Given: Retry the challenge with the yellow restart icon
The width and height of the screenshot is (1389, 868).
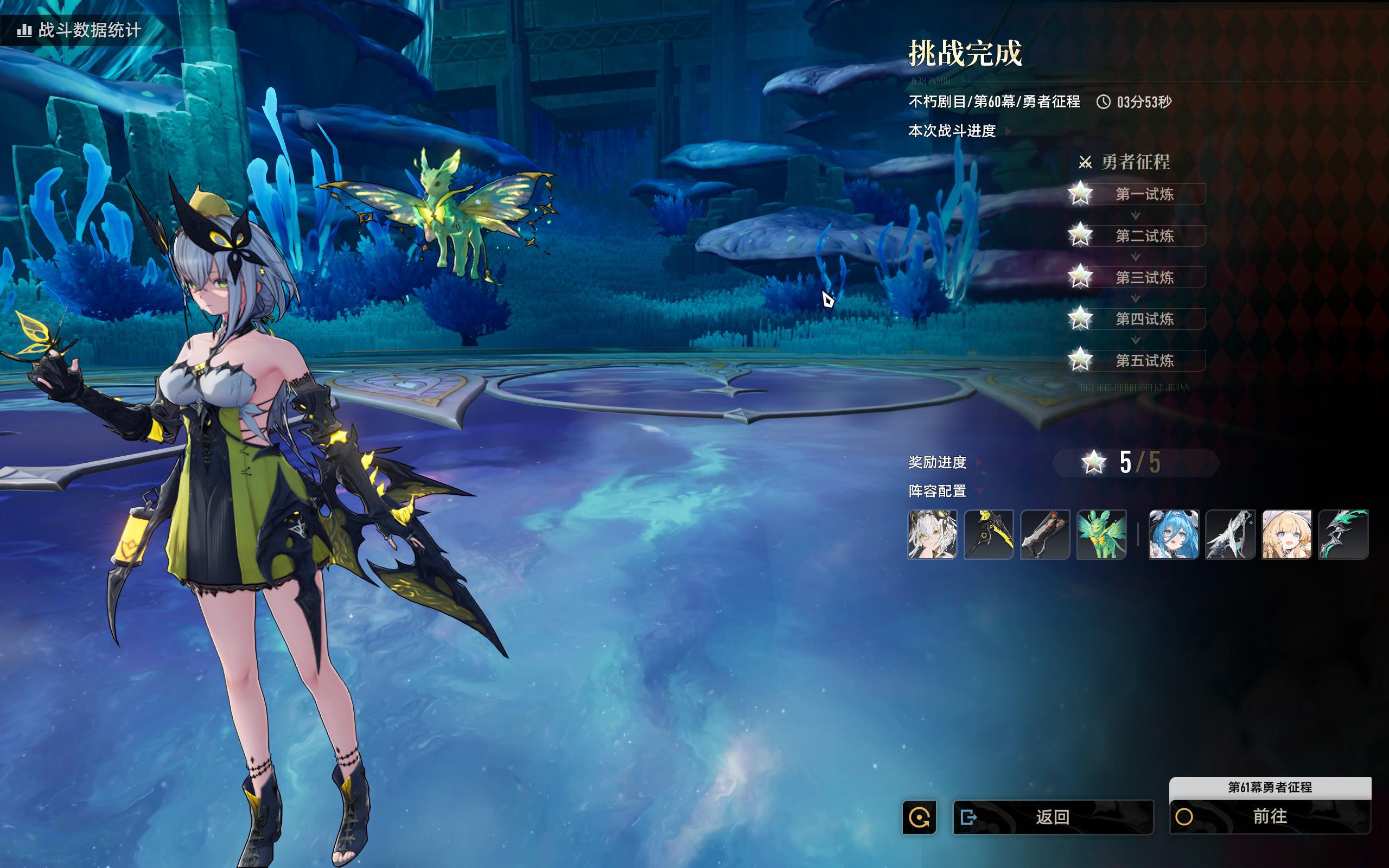Looking at the screenshot, I should pyautogui.click(x=919, y=817).
